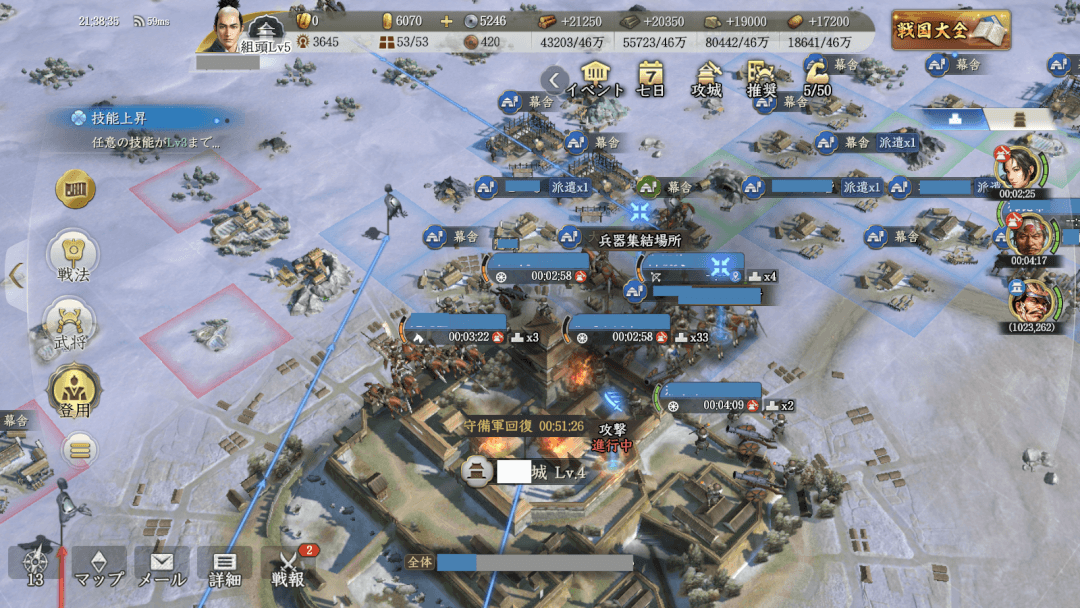Open the 5/50 flexed-arm stamina icon
The width and height of the screenshot is (1080, 608).
[x=817, y=76]
